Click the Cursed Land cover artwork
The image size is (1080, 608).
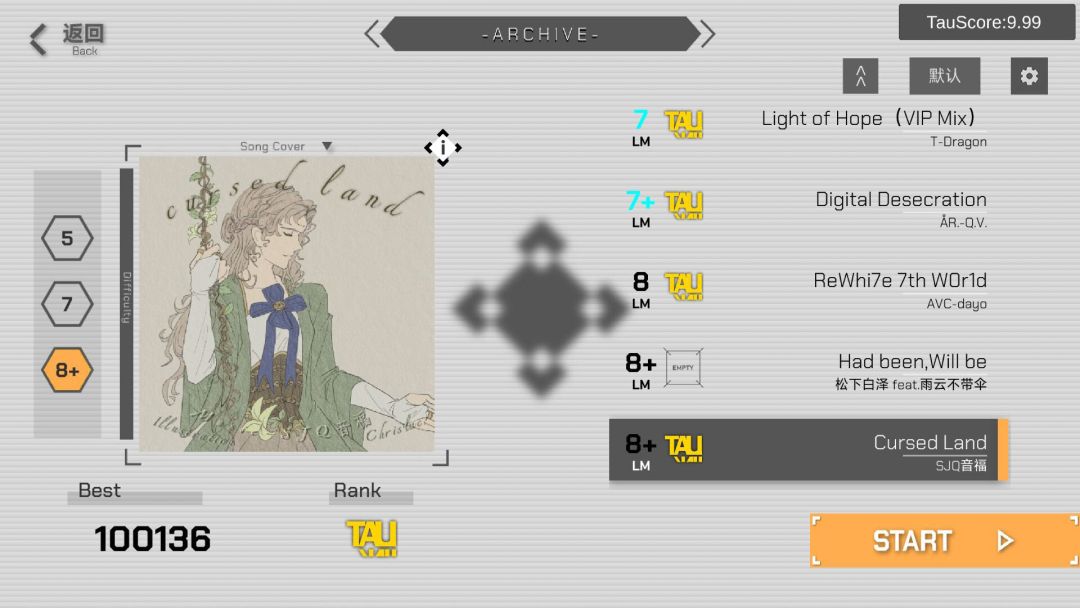[286, 303]
